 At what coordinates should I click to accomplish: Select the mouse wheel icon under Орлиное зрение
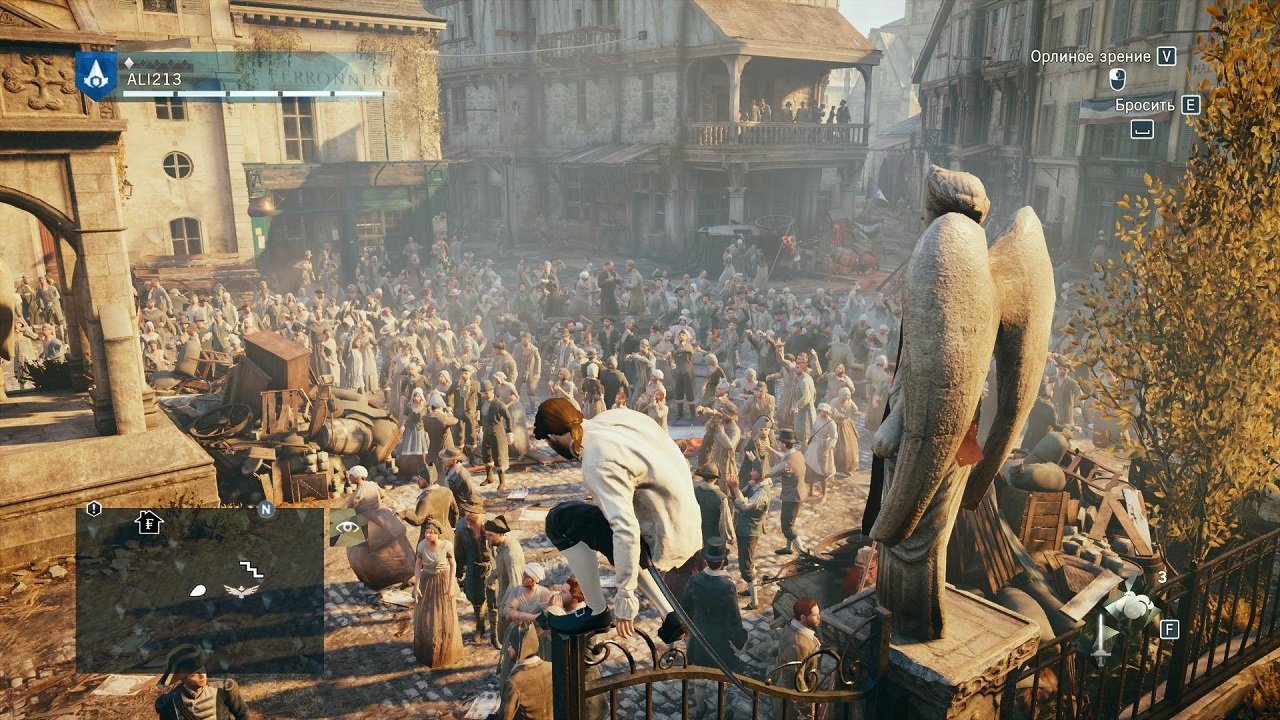[1117, 79]
